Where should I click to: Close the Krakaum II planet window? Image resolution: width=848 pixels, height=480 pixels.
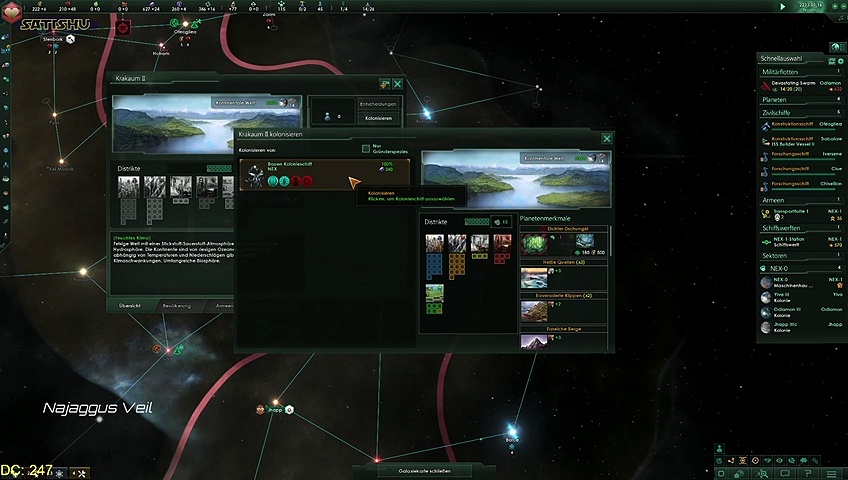(x=398, y=84)
